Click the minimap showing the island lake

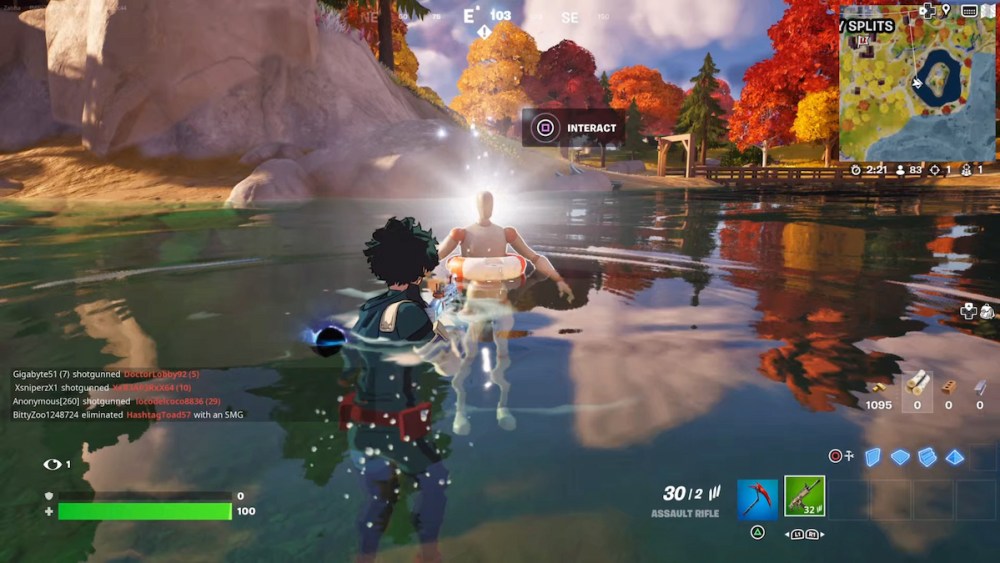point(917,90)
